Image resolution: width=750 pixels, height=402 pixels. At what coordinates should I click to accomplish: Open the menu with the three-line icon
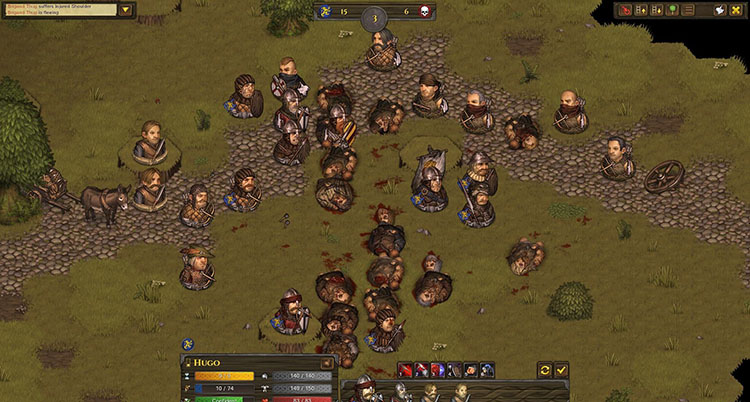tap(688, 10)
